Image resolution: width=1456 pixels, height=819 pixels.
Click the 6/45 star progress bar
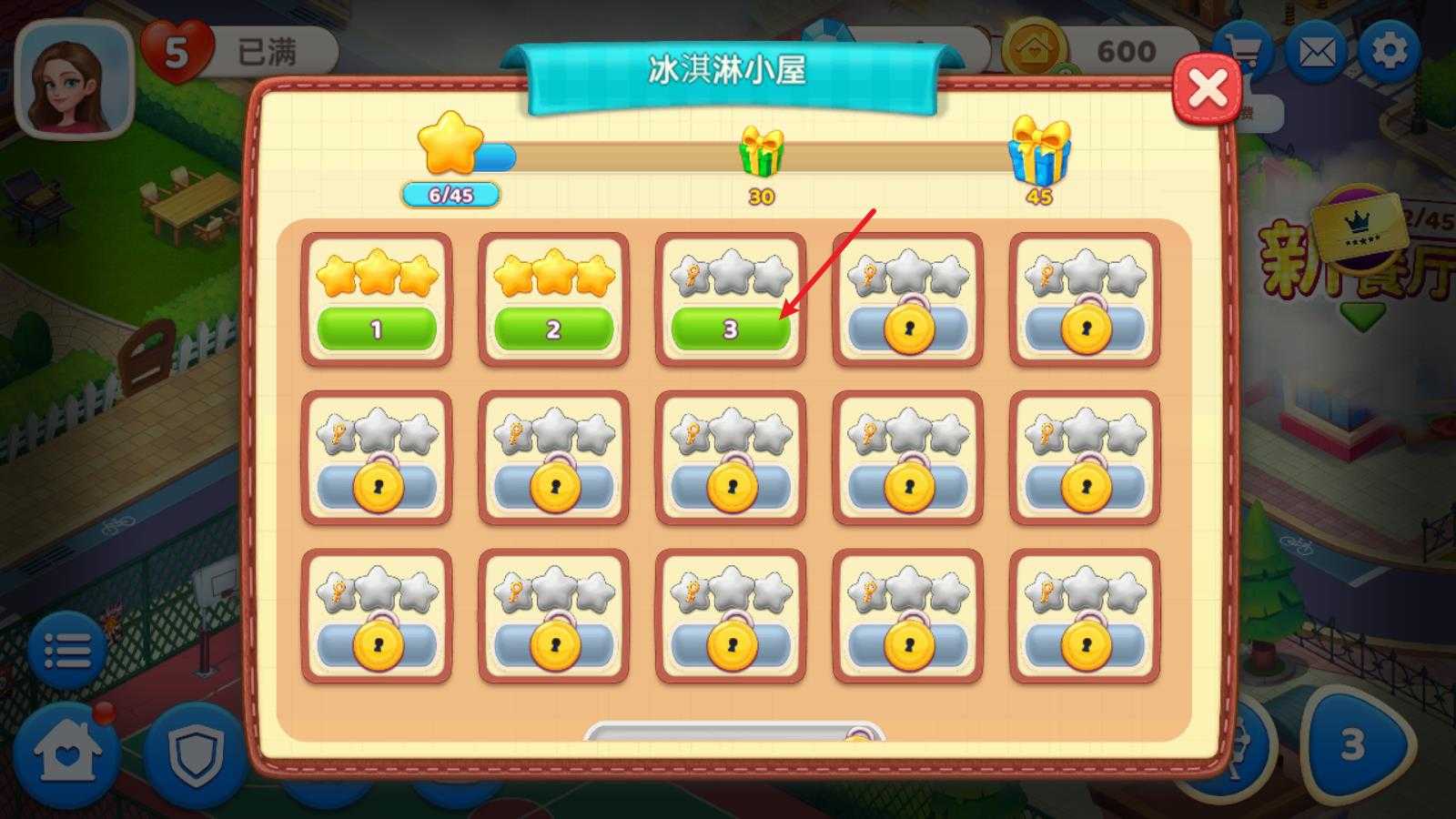tap(449, 194)
